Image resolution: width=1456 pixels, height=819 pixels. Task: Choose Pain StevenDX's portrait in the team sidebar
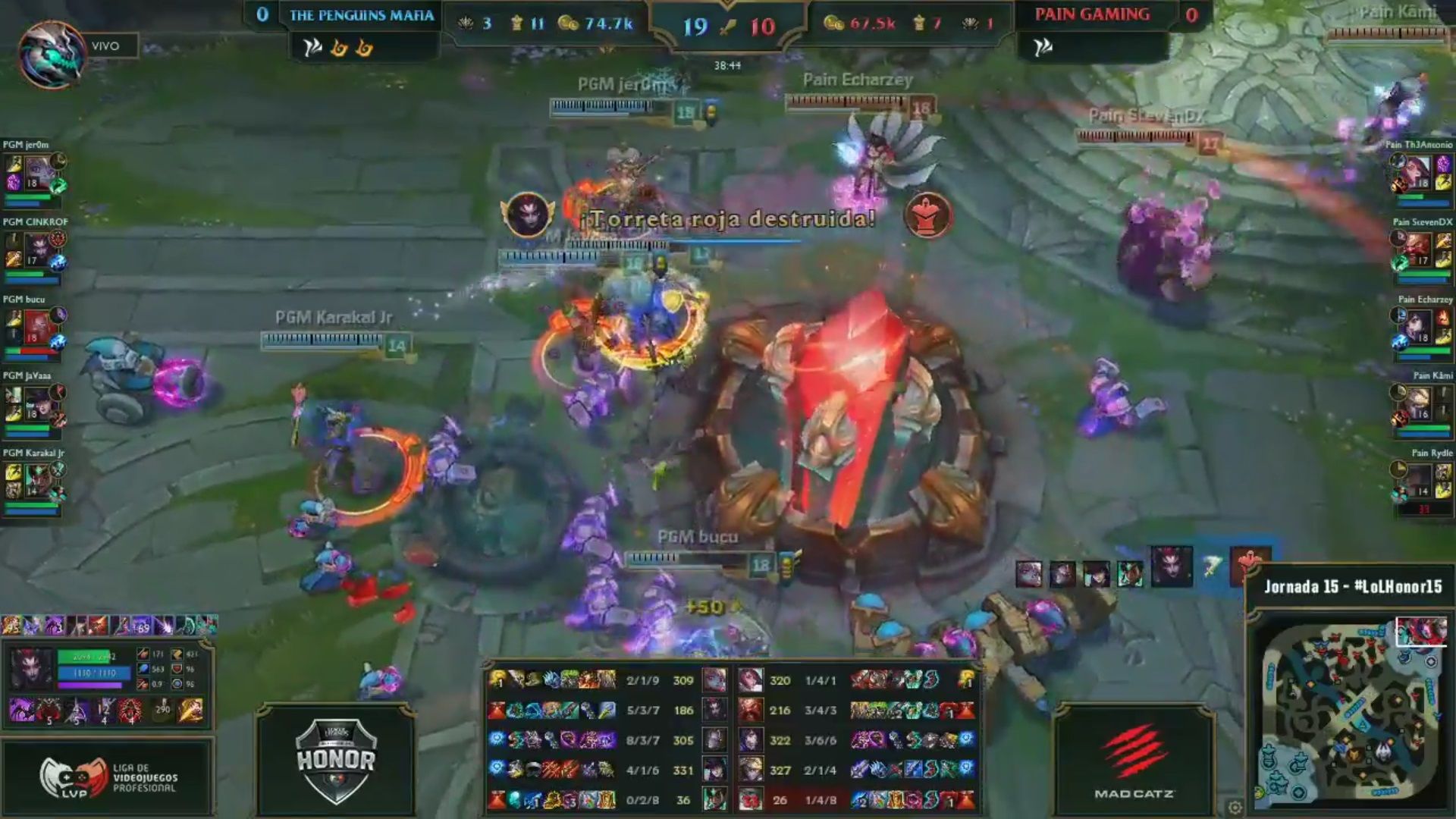[x=1418, y=249]
